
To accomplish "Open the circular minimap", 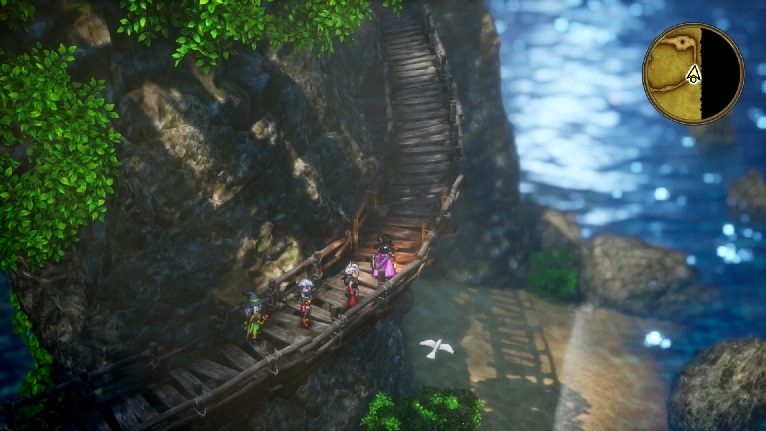I will click(x=693, y=73).
